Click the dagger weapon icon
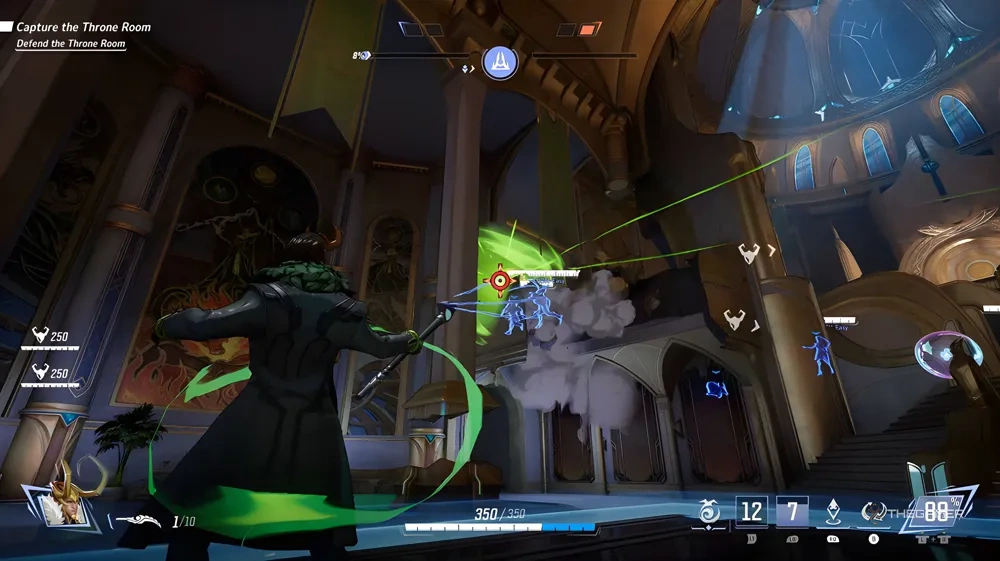 138,520
